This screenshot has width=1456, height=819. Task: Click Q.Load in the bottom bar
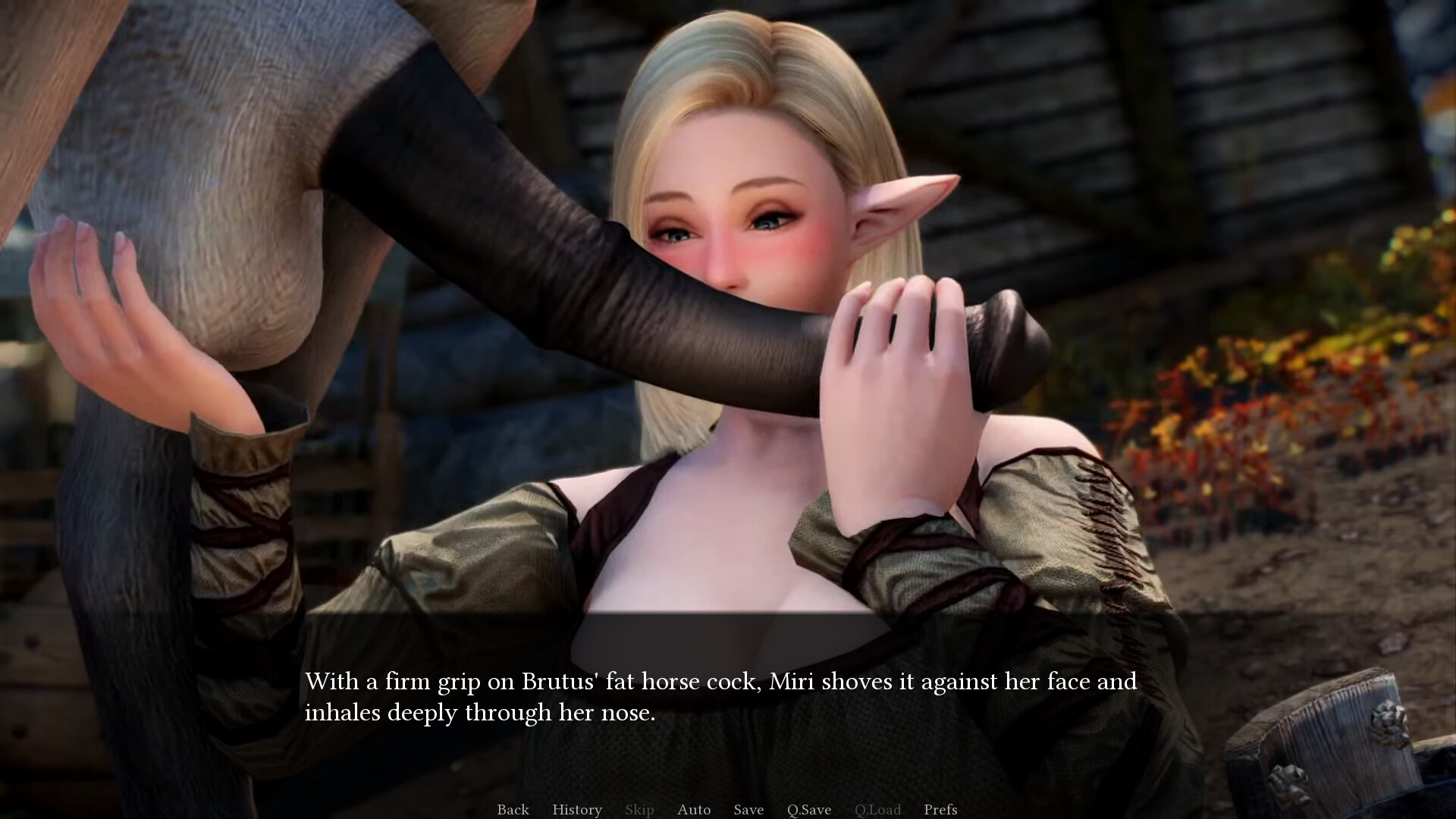pyautogui.click(x=877, y=810)
